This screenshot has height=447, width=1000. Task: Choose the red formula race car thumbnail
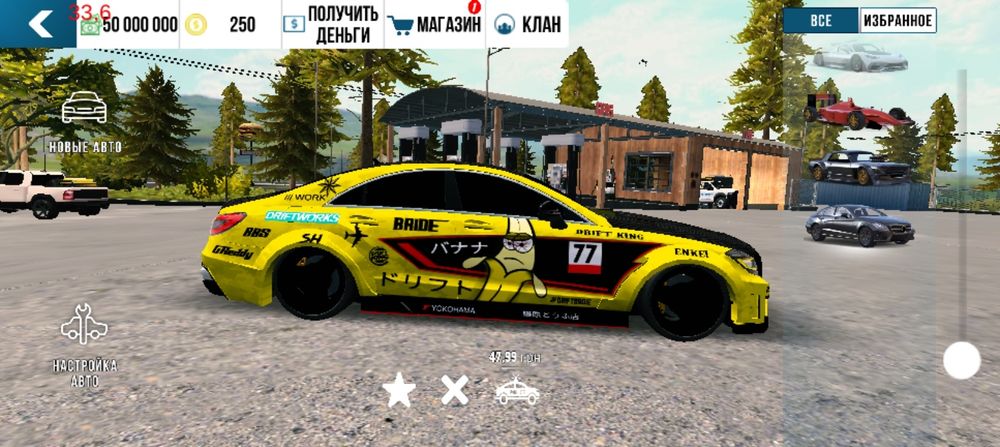click(x=858, y=110)
